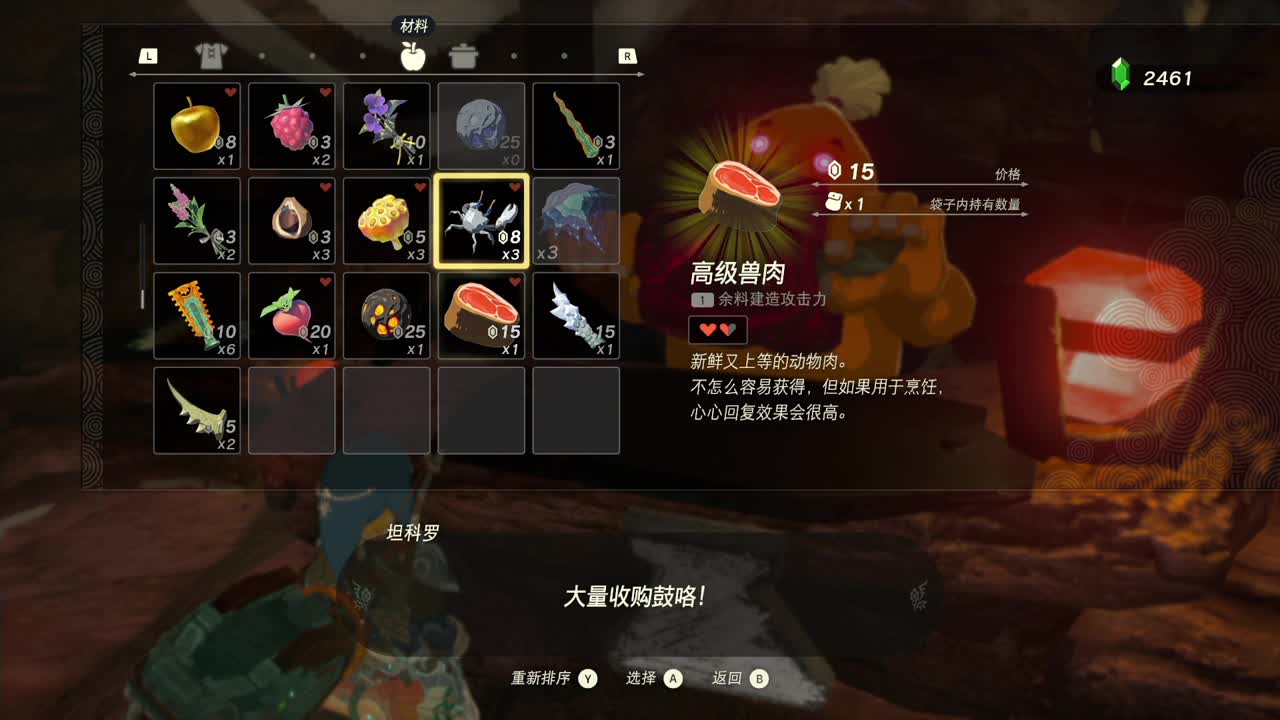Select the pink radish fruit priced 20
Screen dimensions: 1280x720
coord(291,315)
